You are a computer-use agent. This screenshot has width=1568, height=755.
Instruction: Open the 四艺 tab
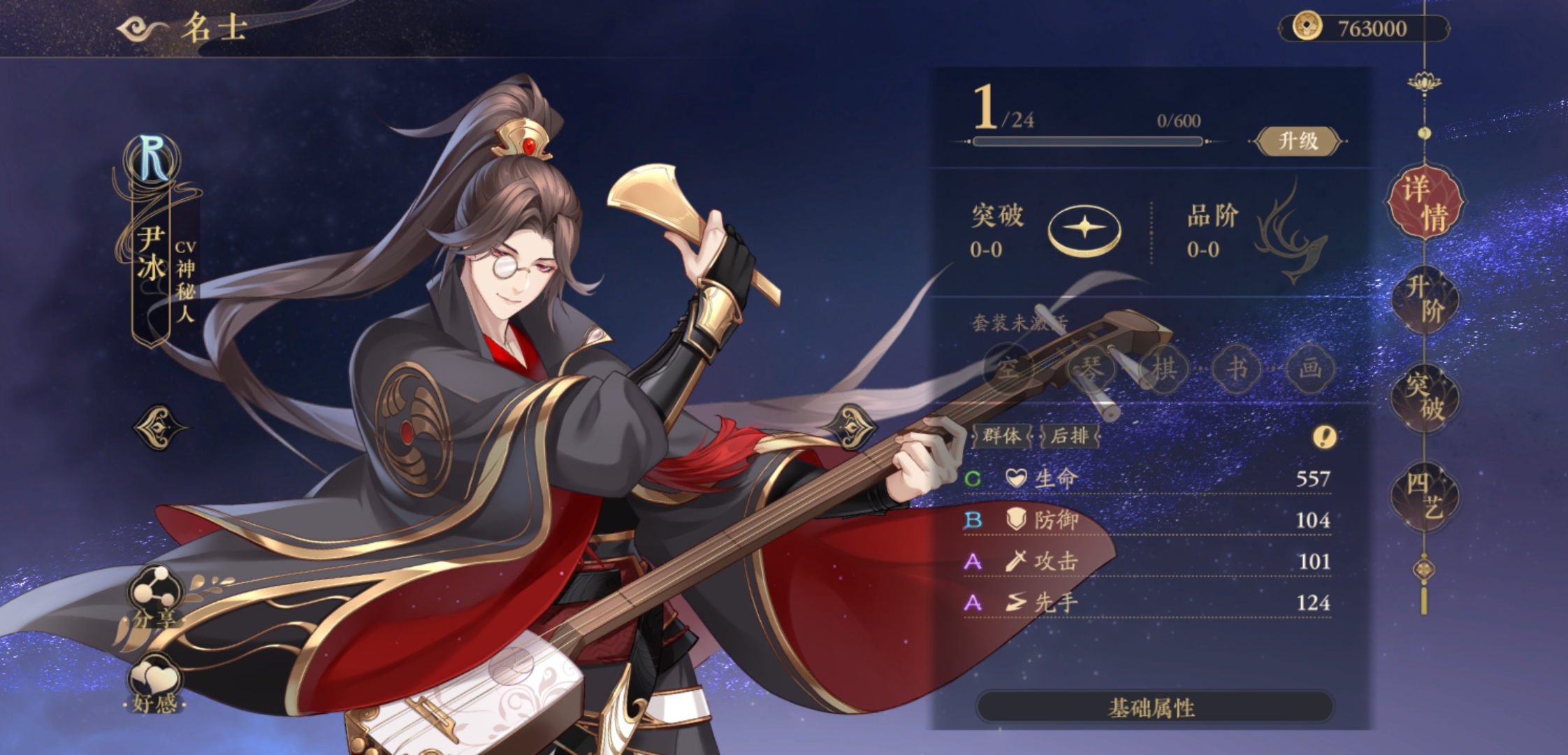[1425, 495]
